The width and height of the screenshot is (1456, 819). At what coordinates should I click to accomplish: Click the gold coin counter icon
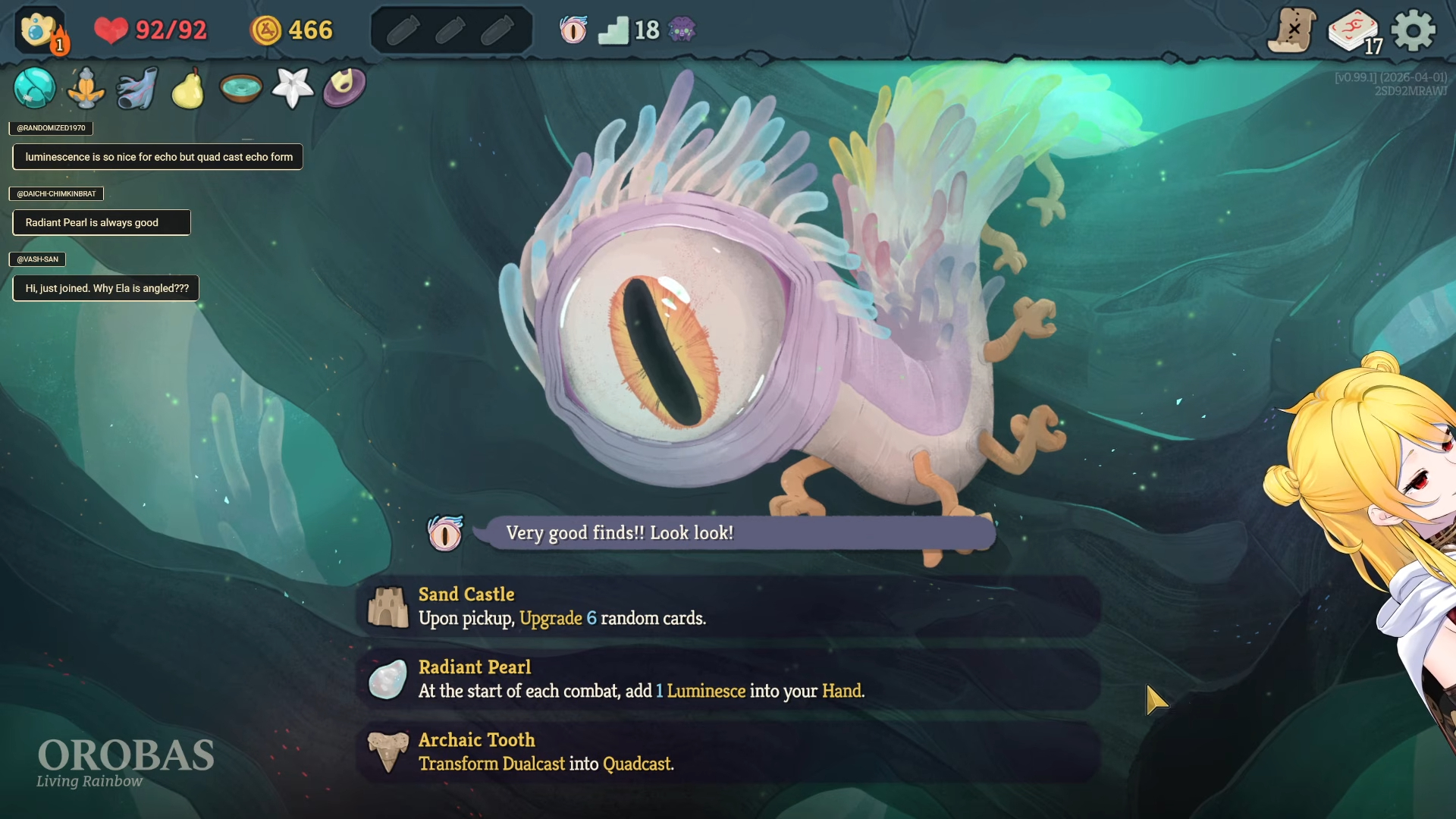click(x=266, y=30)
